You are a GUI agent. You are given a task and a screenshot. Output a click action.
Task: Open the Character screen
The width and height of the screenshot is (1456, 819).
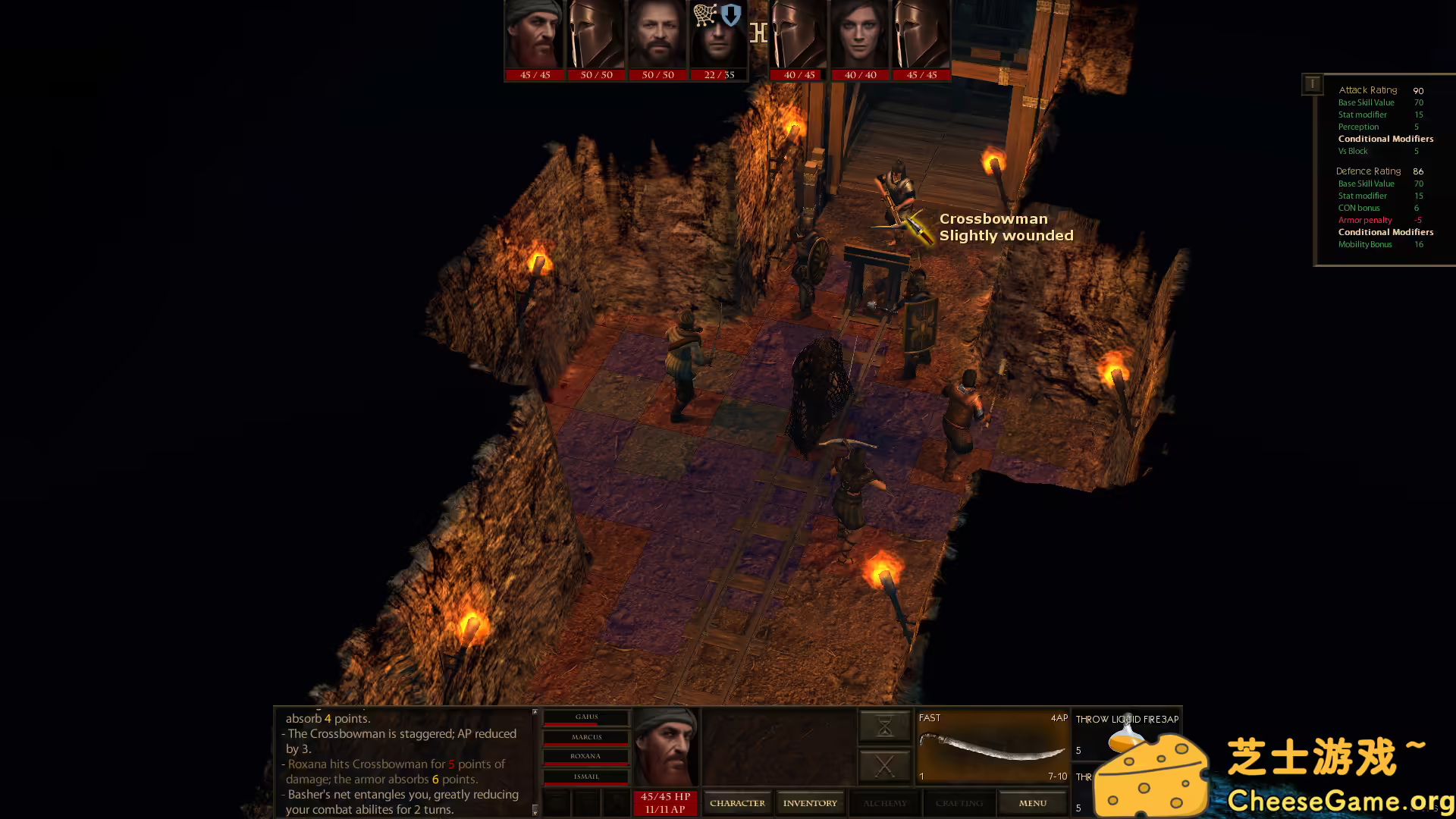click(737, 802)
